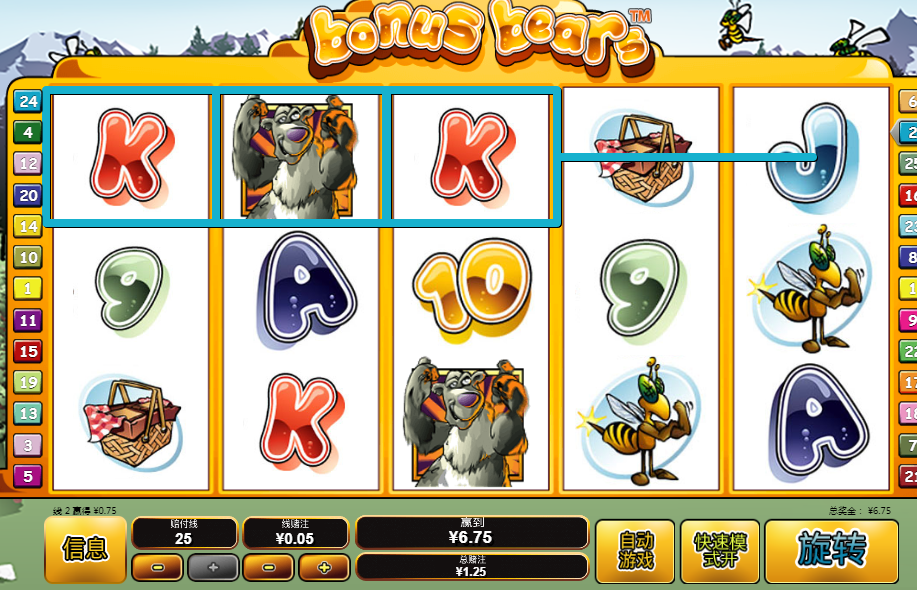
Task: Choose payline number 3
Action: (27, 445)
